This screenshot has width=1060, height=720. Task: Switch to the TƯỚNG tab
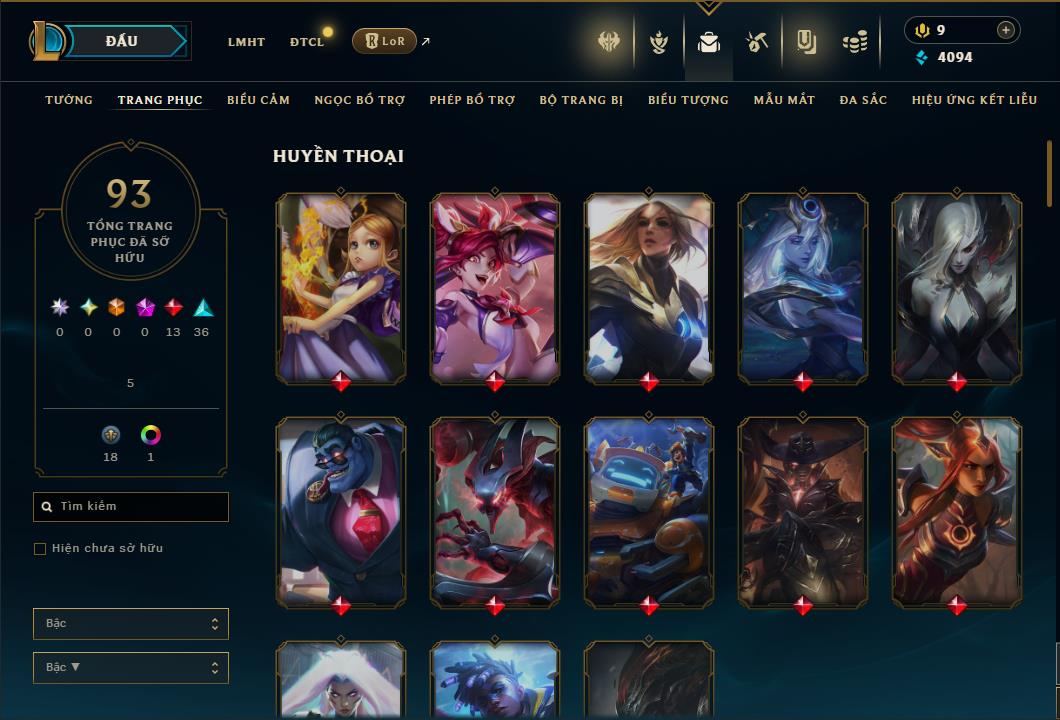pos(69,100)
